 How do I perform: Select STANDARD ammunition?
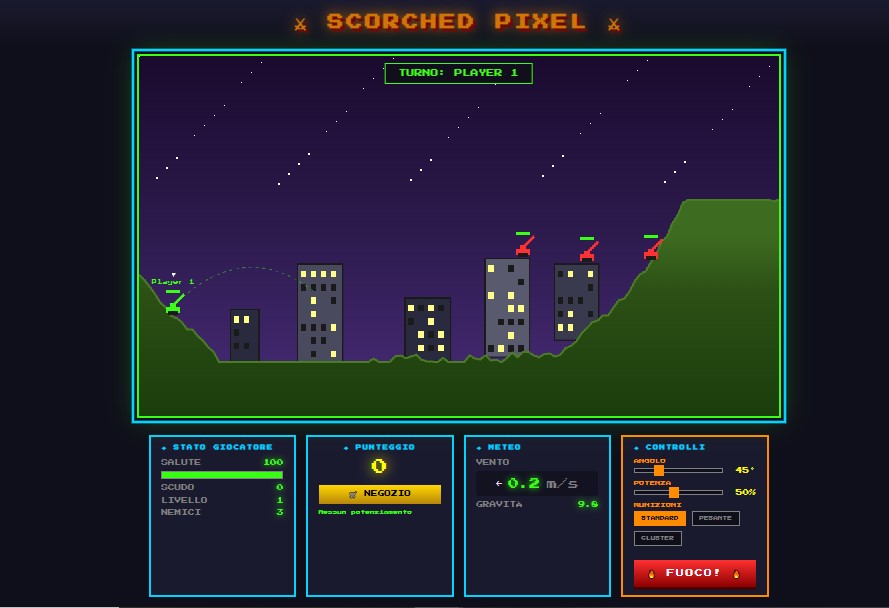[x=659, y=518]
